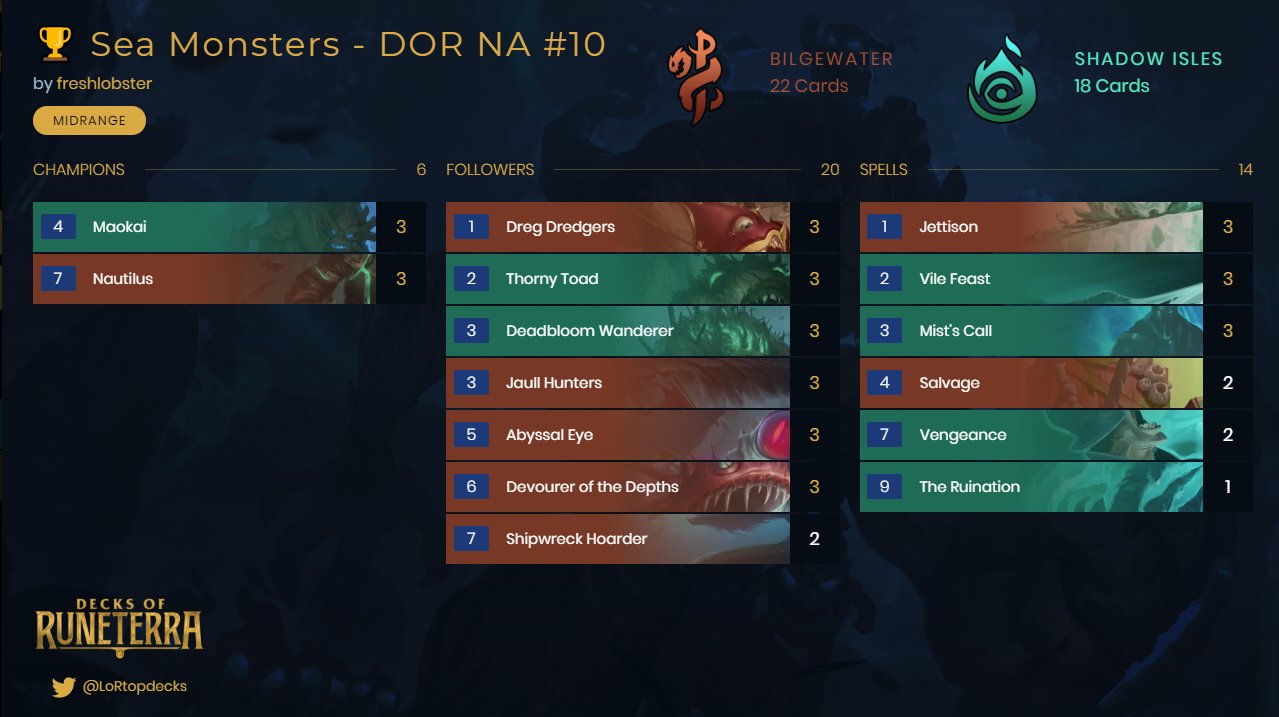Select the Maokai champion card
This screenshot has height=717, width=1279.
[205, 227]
